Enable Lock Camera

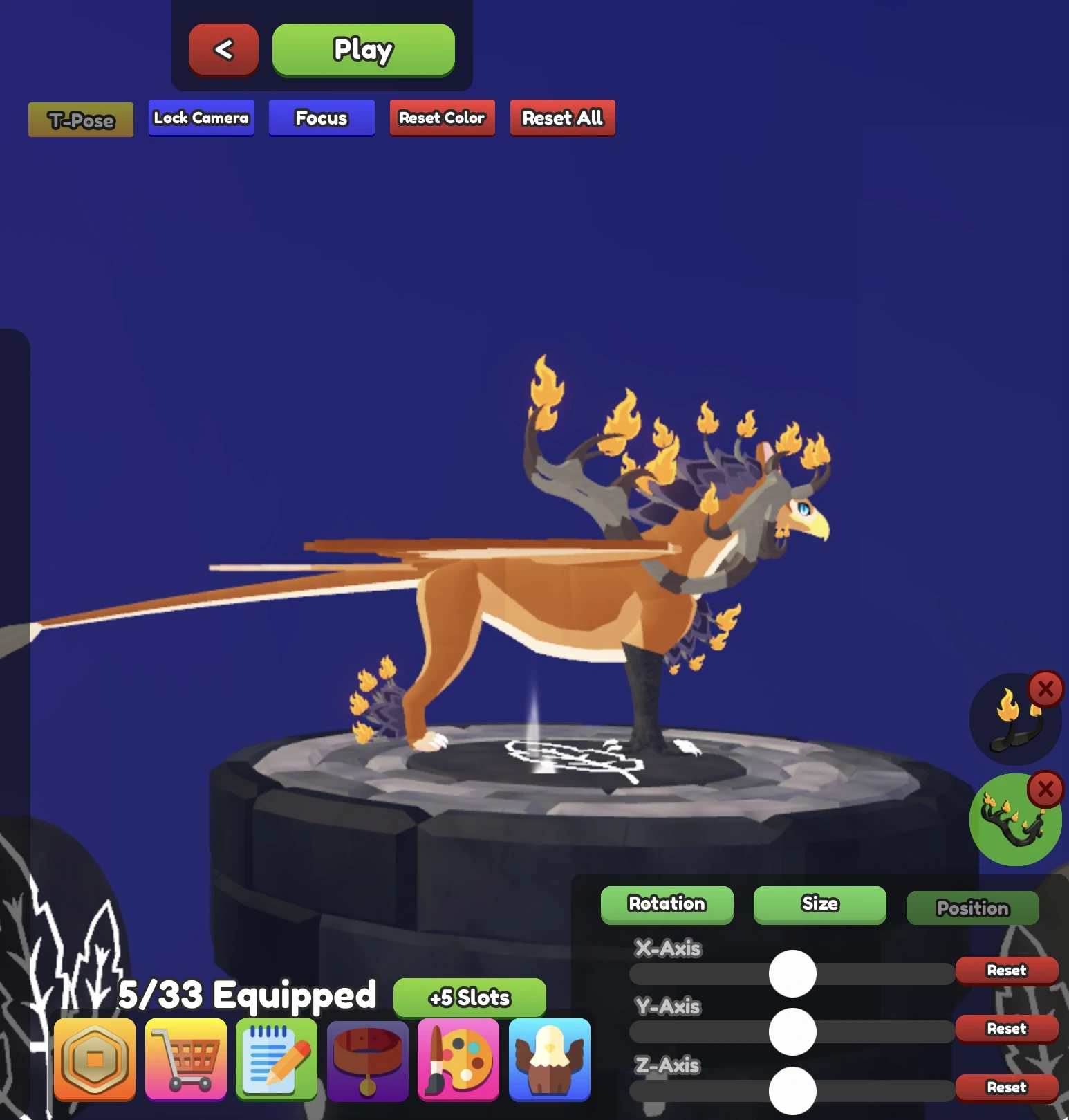tap(201, 118)
